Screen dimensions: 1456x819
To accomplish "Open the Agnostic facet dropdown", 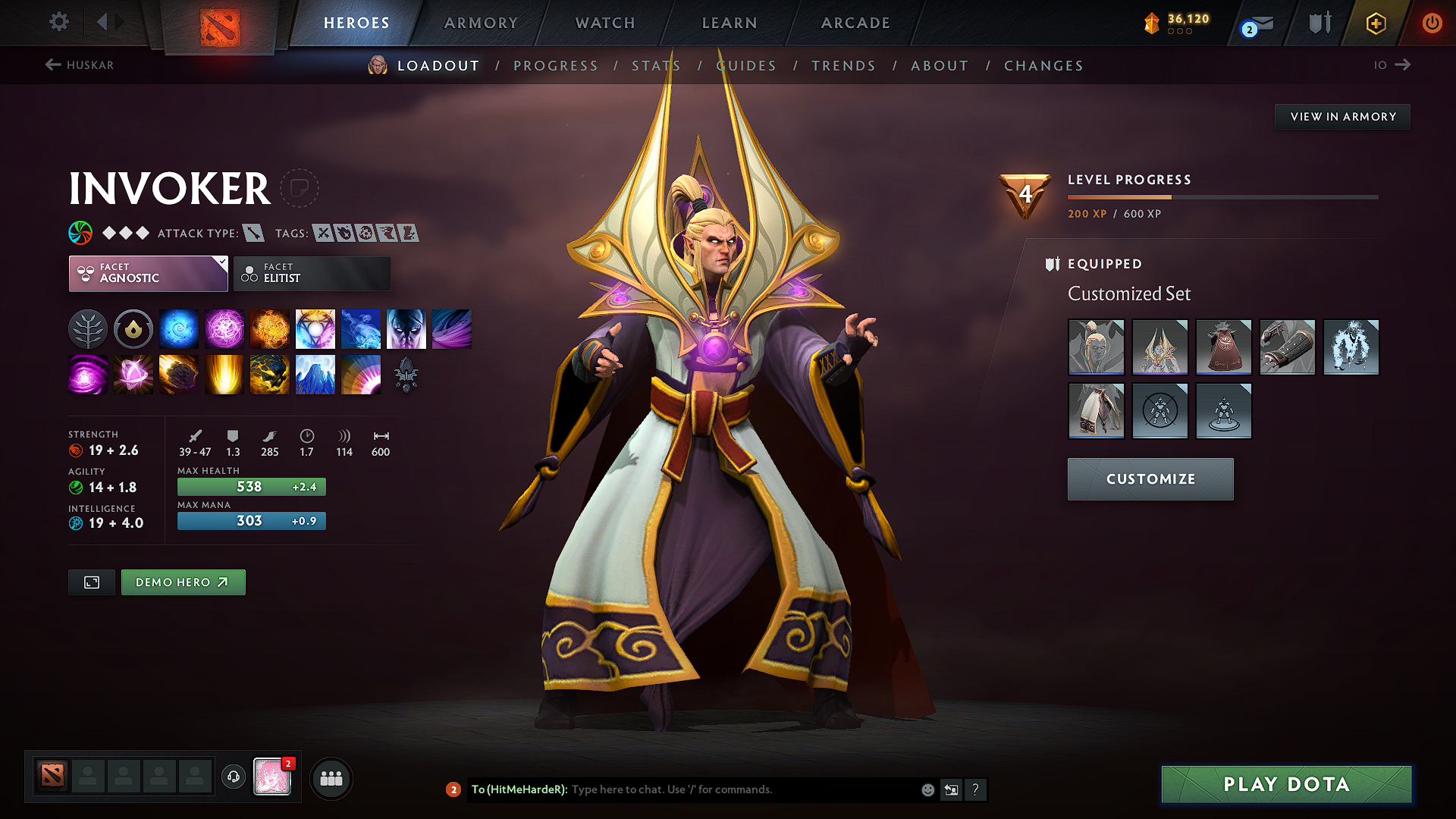I will pos(148,273).
